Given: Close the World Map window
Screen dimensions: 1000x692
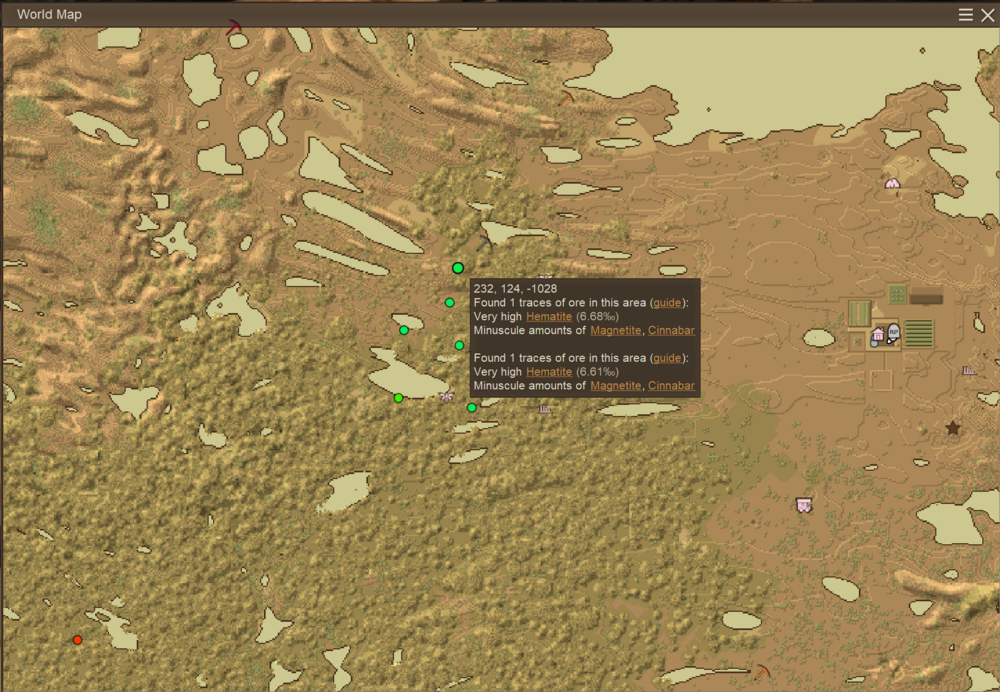Looking at the screenshot, I should pyautogui.click(x=987, y=15).
